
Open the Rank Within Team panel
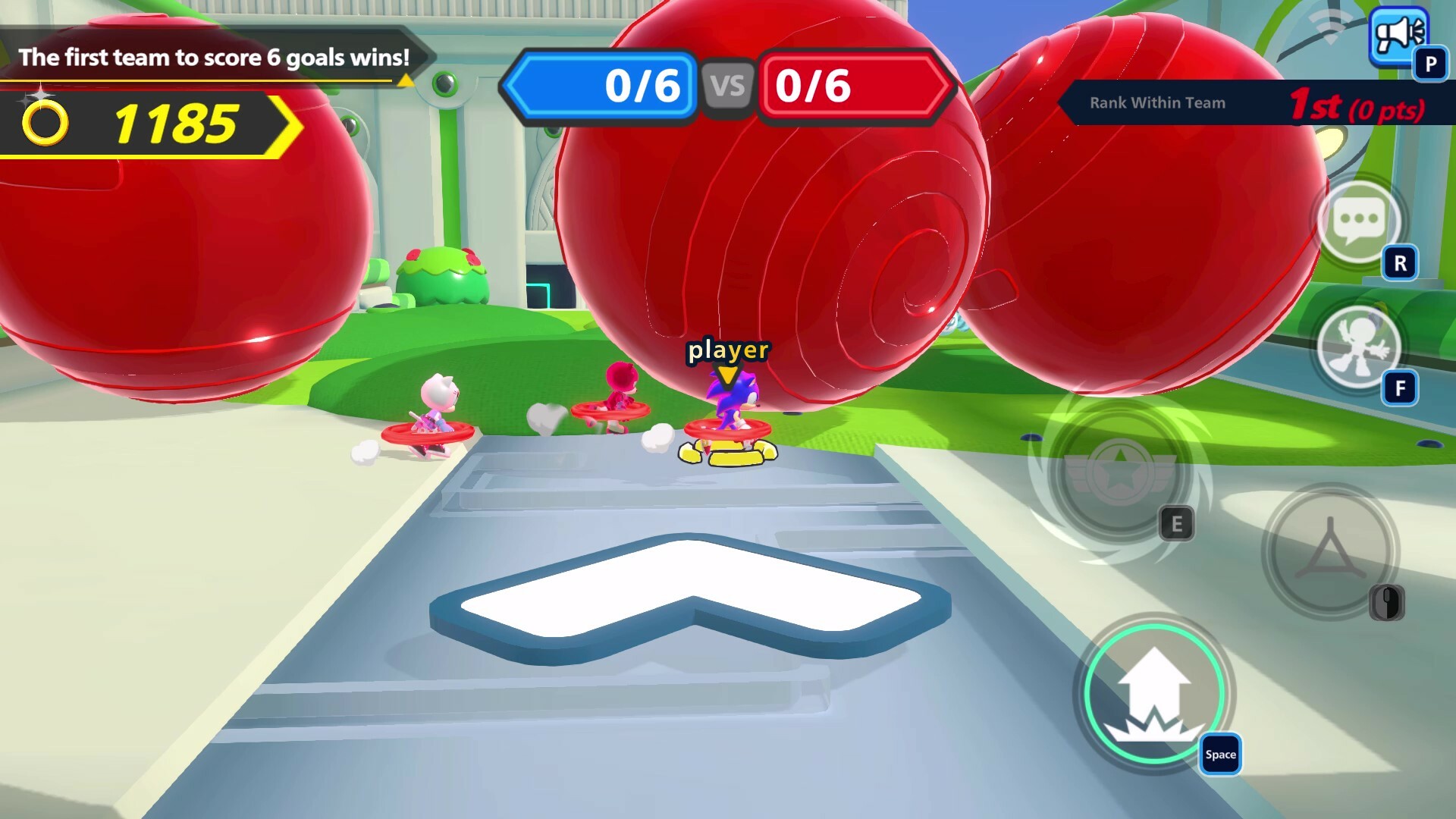pos(1156,103)
